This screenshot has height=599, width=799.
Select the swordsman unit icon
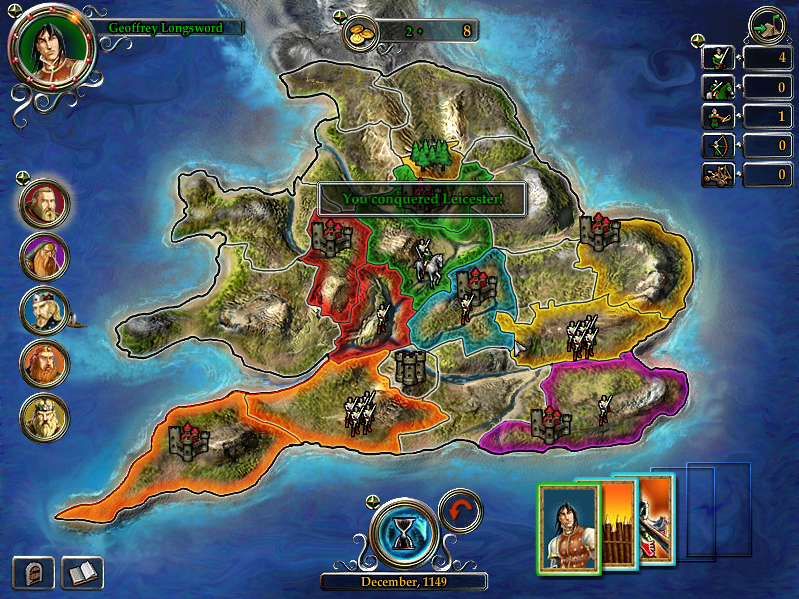(x=718, y=58)
